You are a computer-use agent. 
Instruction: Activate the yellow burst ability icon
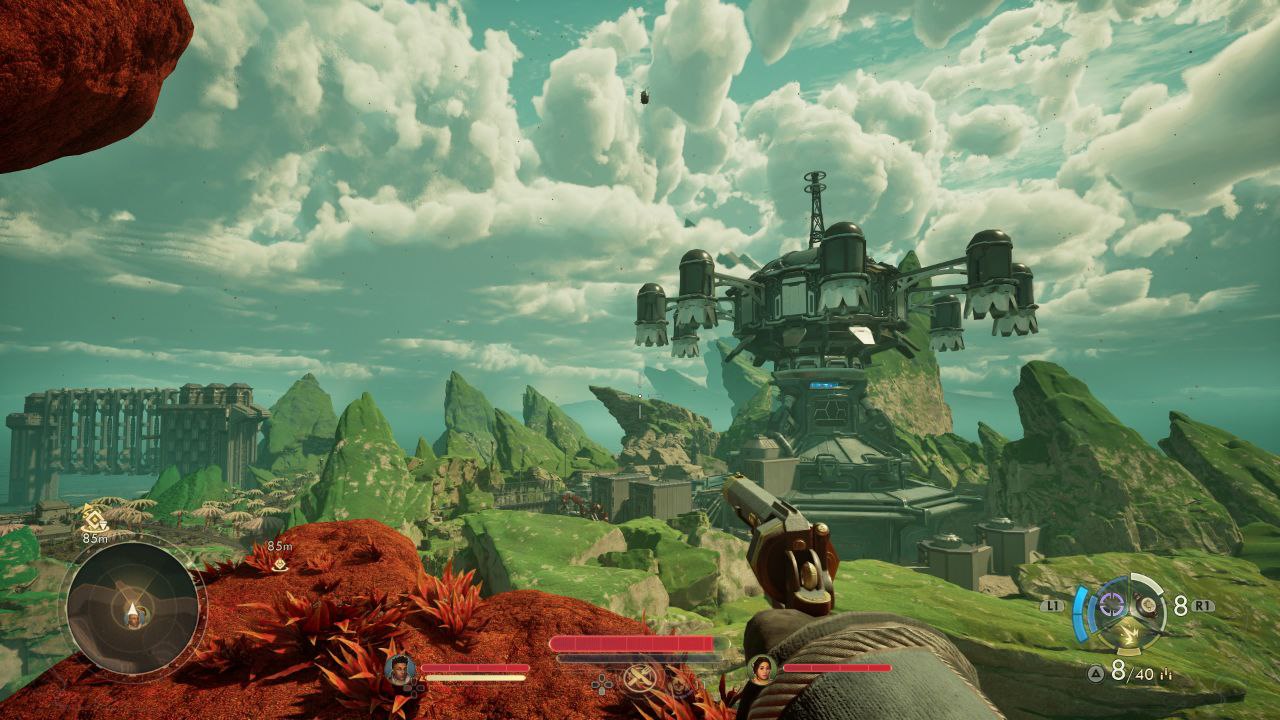coord(1131,632)
